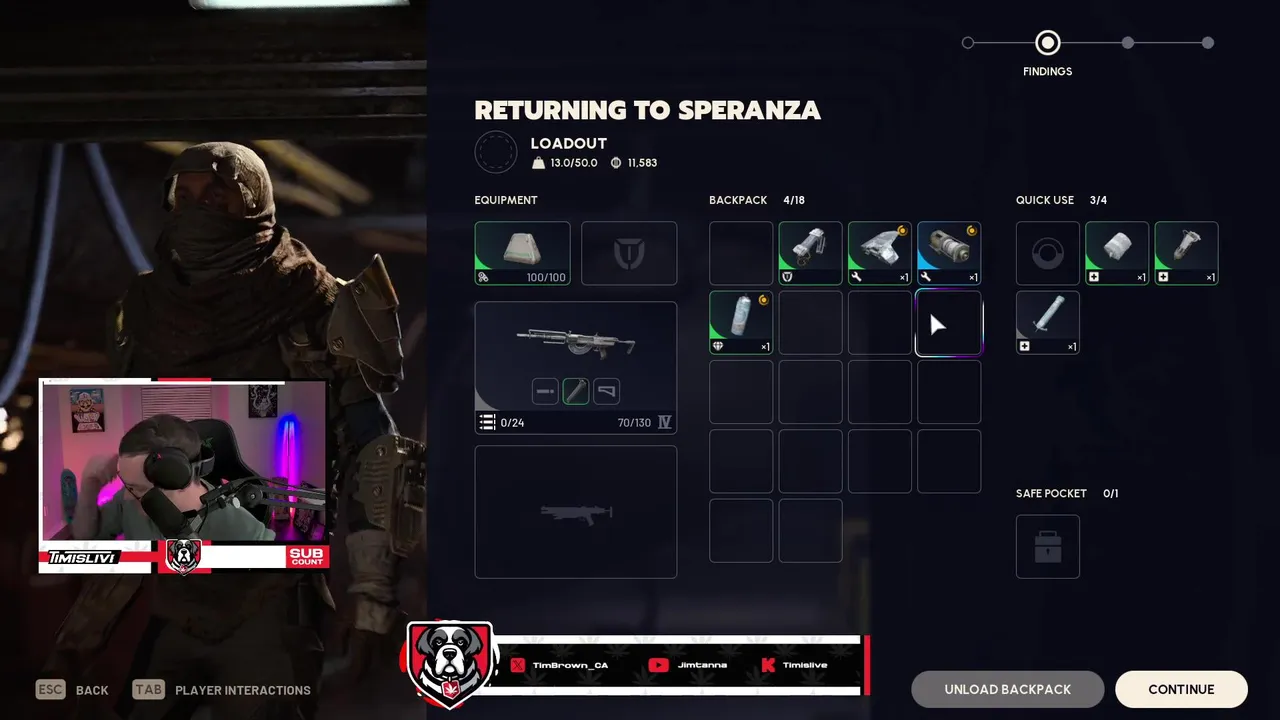Select the bandage roll quick use item
Viewport: 1280px width, 720px height.
click(x=1117, y=253)
